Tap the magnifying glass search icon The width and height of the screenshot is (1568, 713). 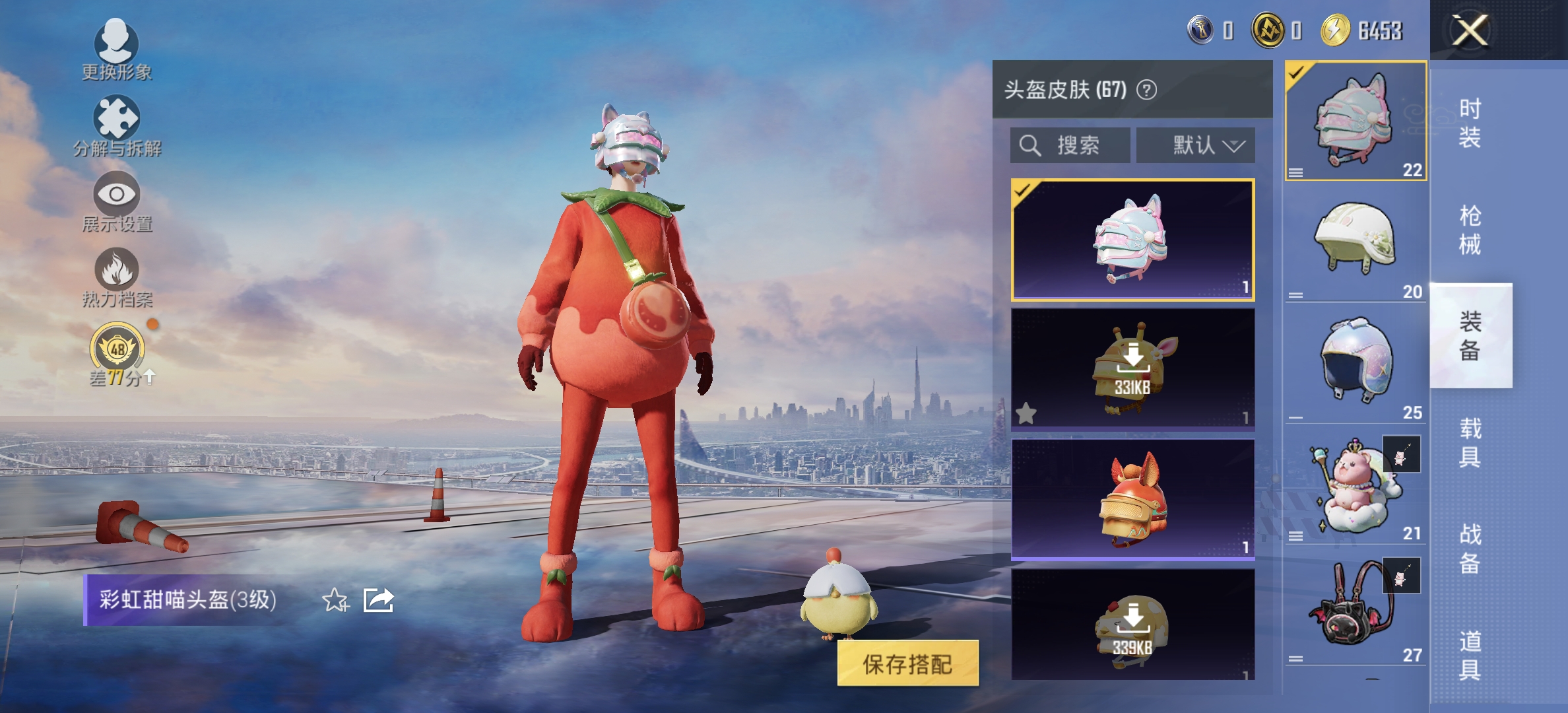pos(1030,145)
